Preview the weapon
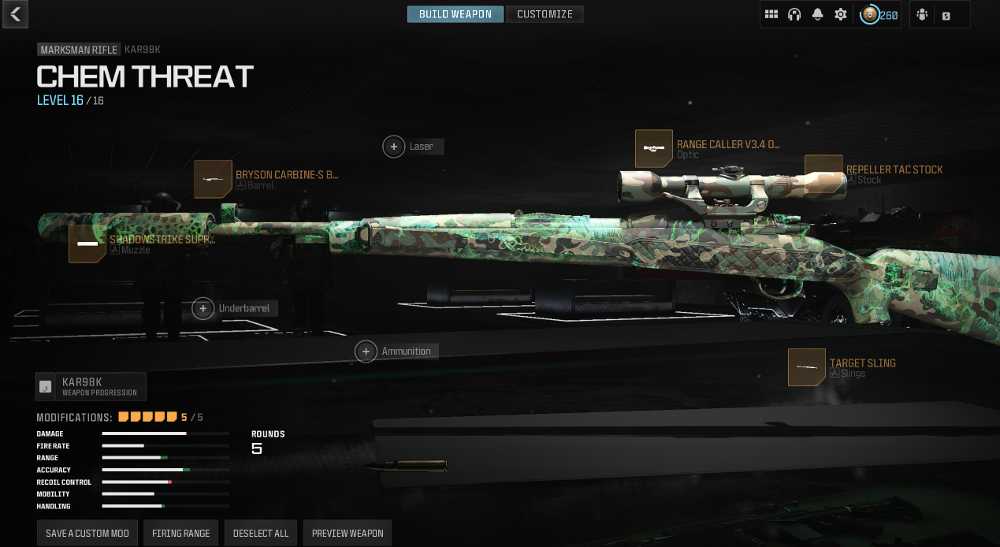The width and height of the screenshot is (1000, 547). point(347,533)
